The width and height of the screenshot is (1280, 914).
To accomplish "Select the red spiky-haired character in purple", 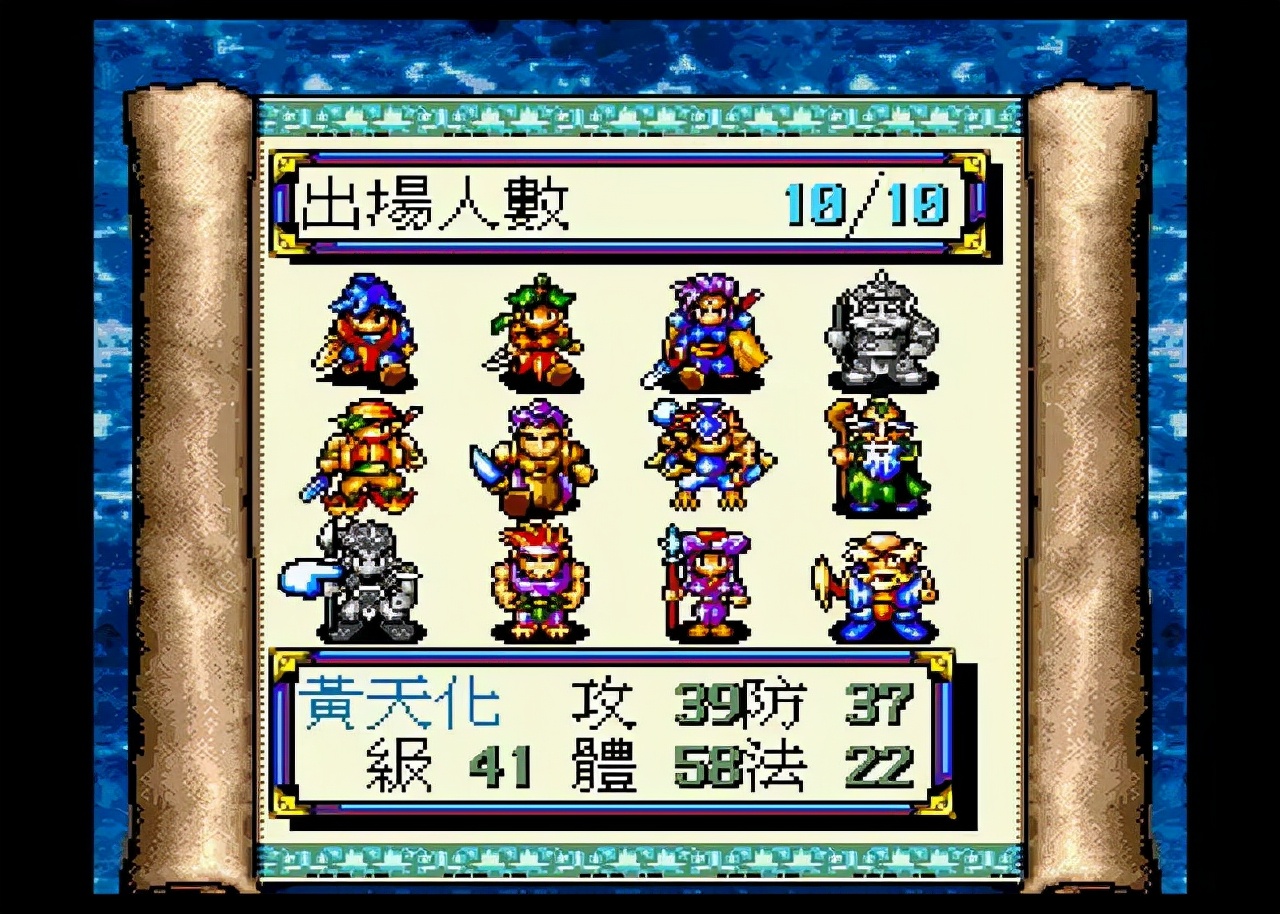I will 539,582.
